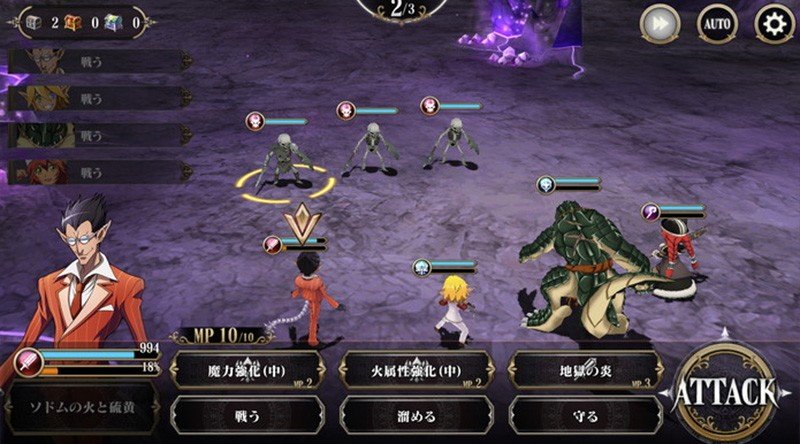Confirm with the ATTACK button
Screen dimensions: 800x444
click(725, 391)
